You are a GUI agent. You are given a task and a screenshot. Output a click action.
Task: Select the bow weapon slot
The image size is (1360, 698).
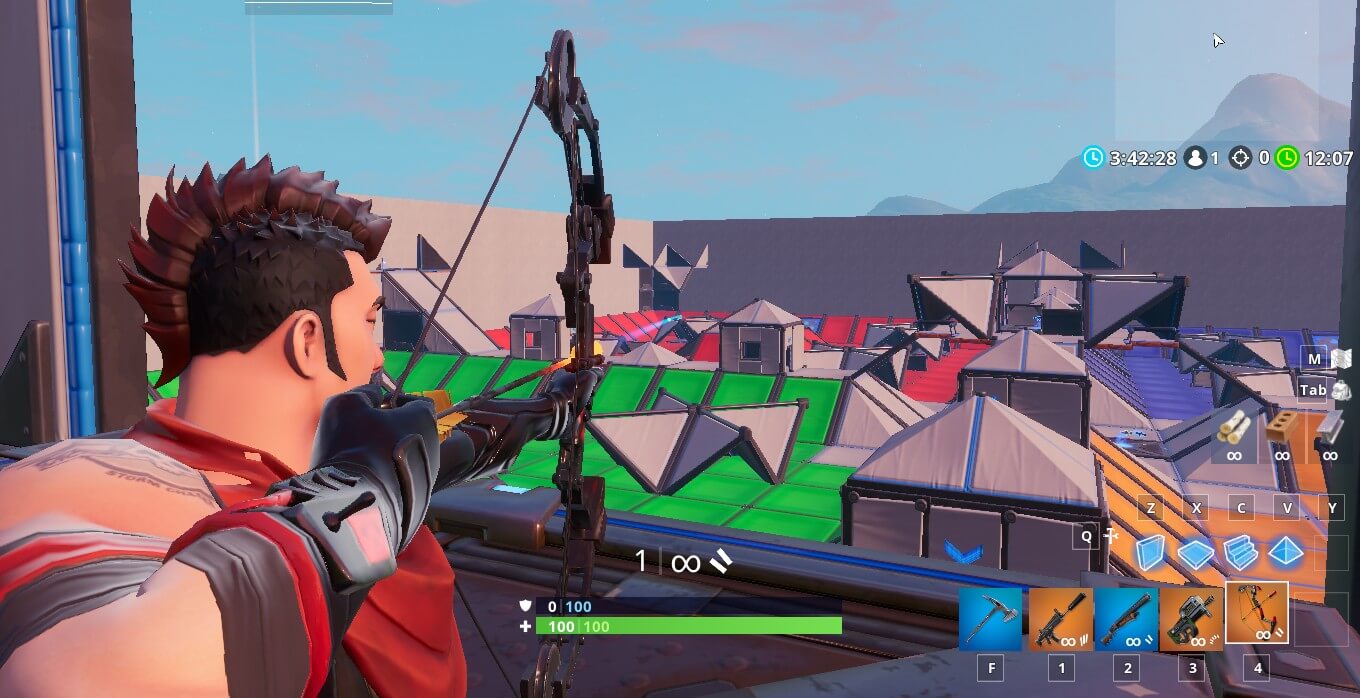point(1257,613)
